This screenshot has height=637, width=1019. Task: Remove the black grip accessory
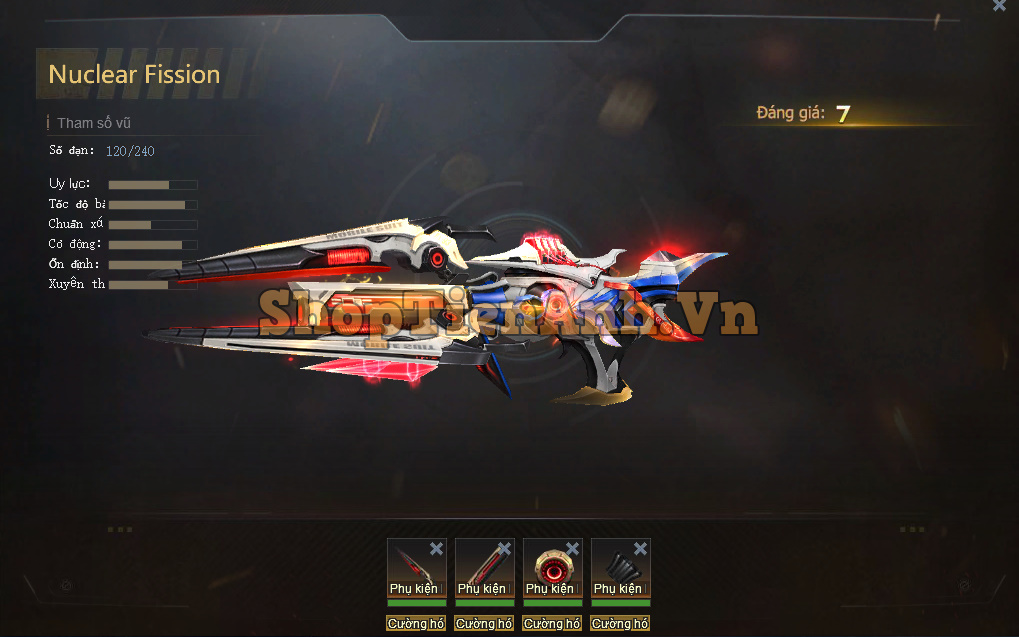pyautogui.click(x=640, y=548)
